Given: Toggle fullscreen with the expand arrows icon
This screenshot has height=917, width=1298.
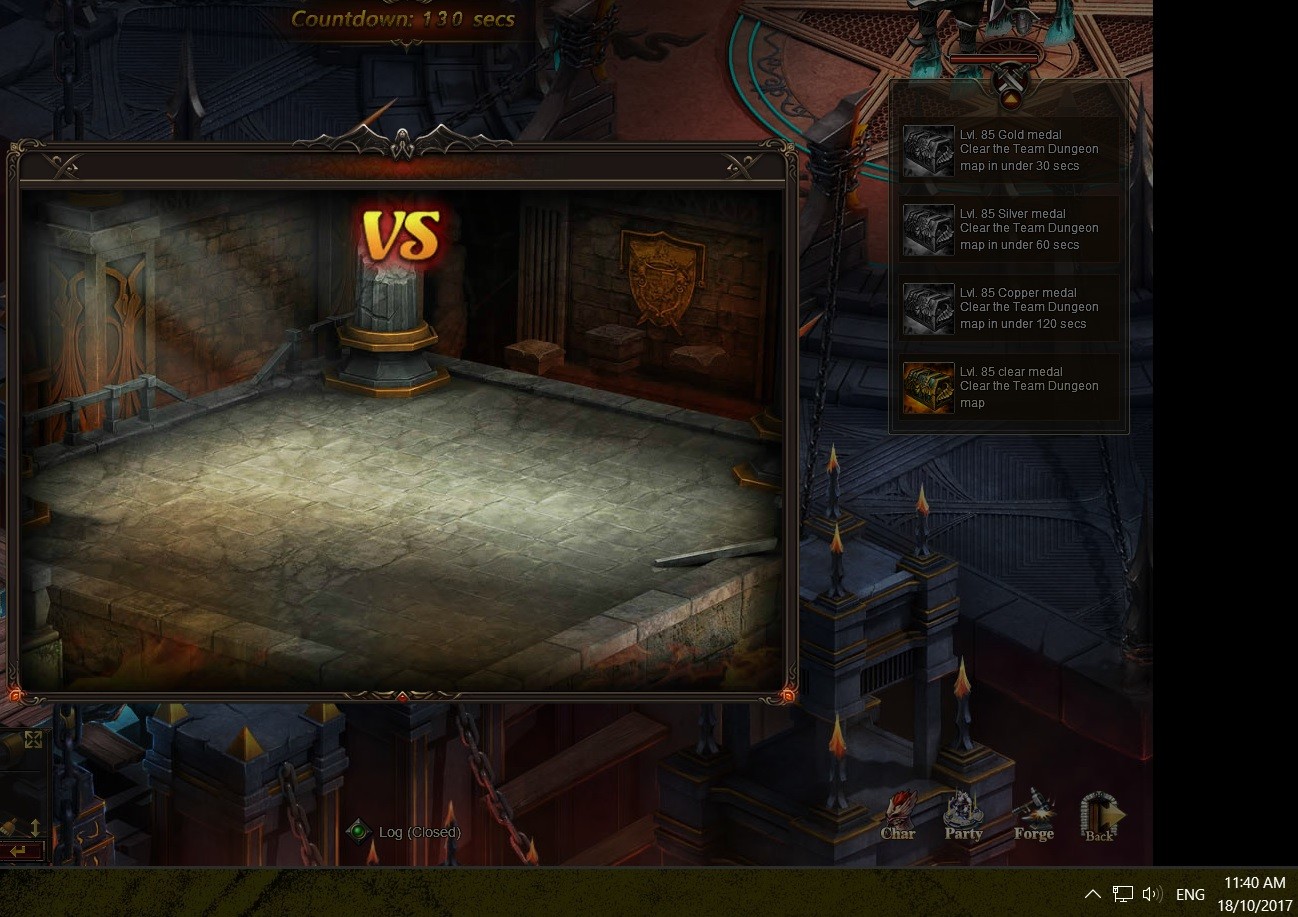Looking at the screenshot, I should [x=33, y=739].
